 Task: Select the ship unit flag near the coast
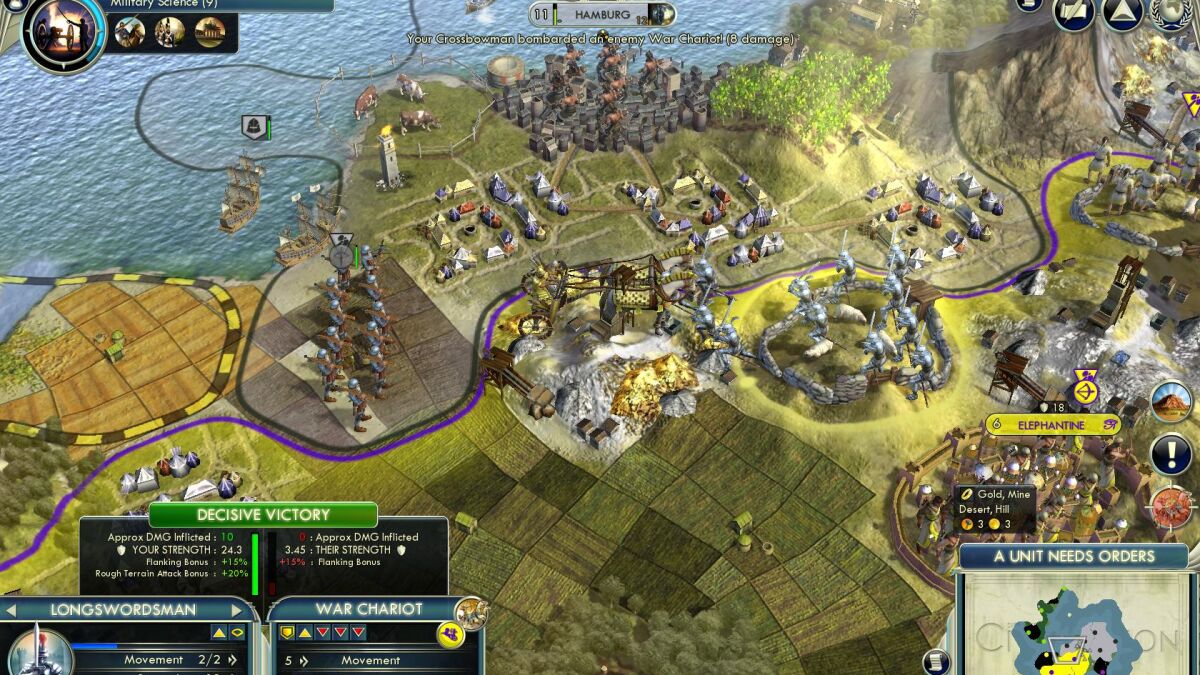(254, 128)
